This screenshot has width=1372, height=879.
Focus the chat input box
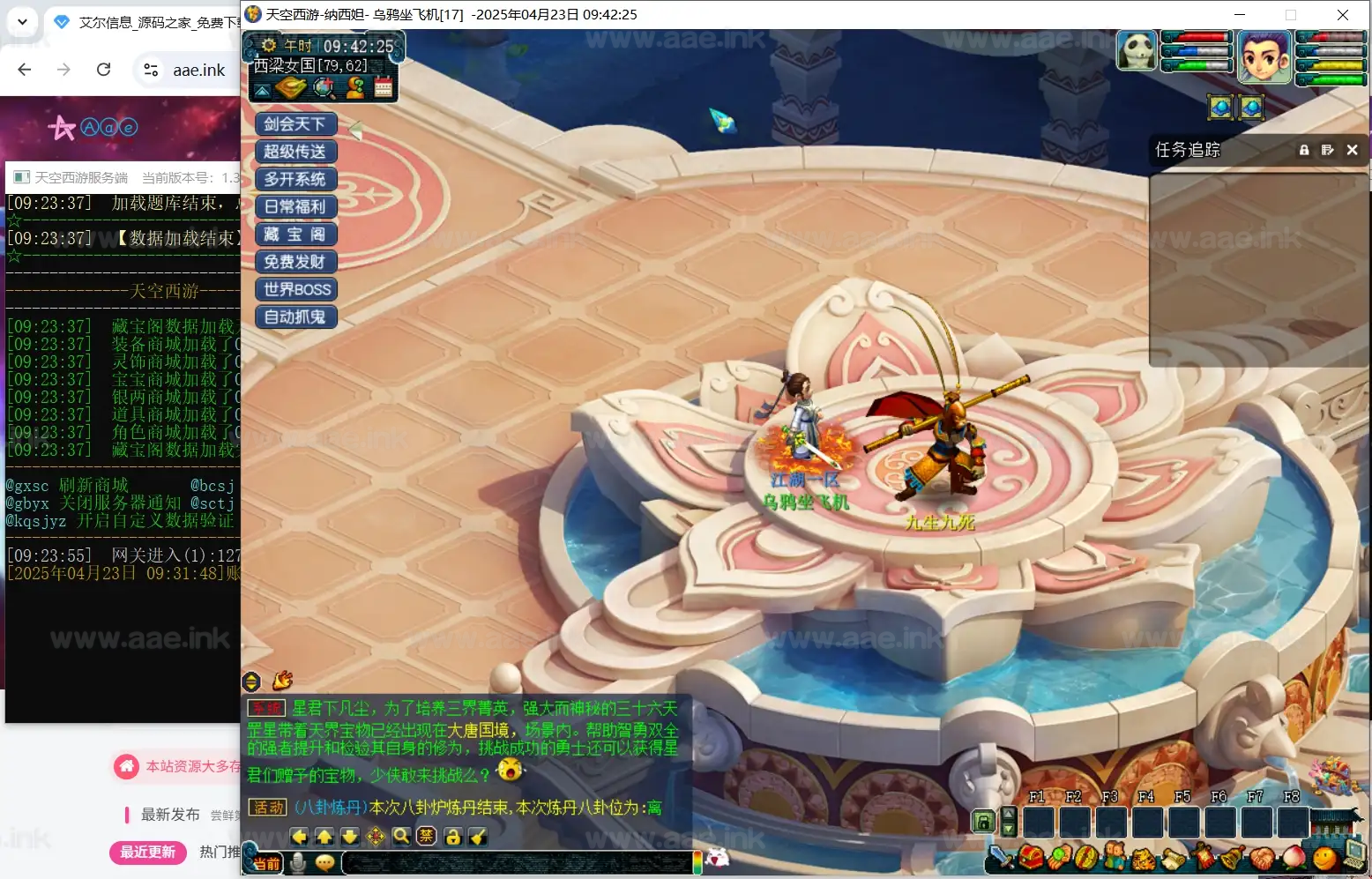516,863
